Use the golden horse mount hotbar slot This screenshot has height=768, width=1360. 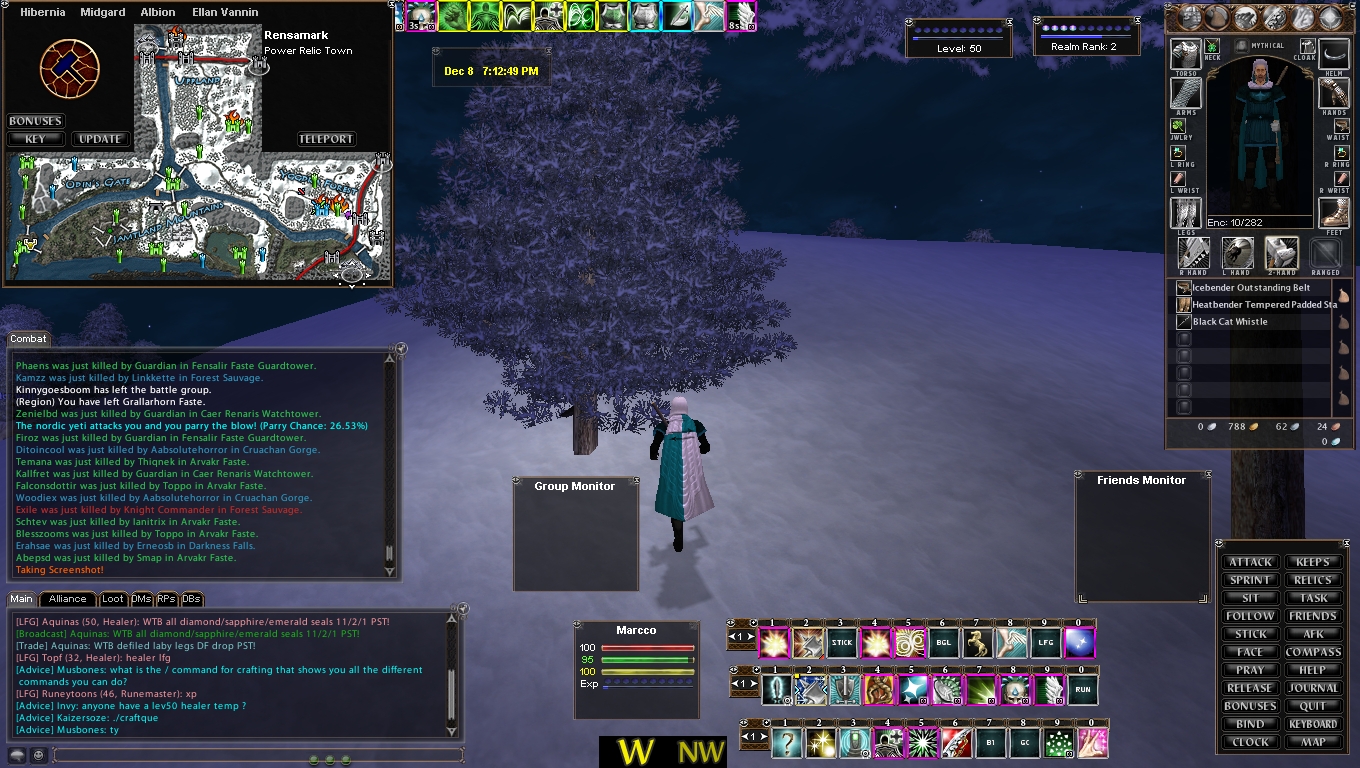[x=977, y=643]
